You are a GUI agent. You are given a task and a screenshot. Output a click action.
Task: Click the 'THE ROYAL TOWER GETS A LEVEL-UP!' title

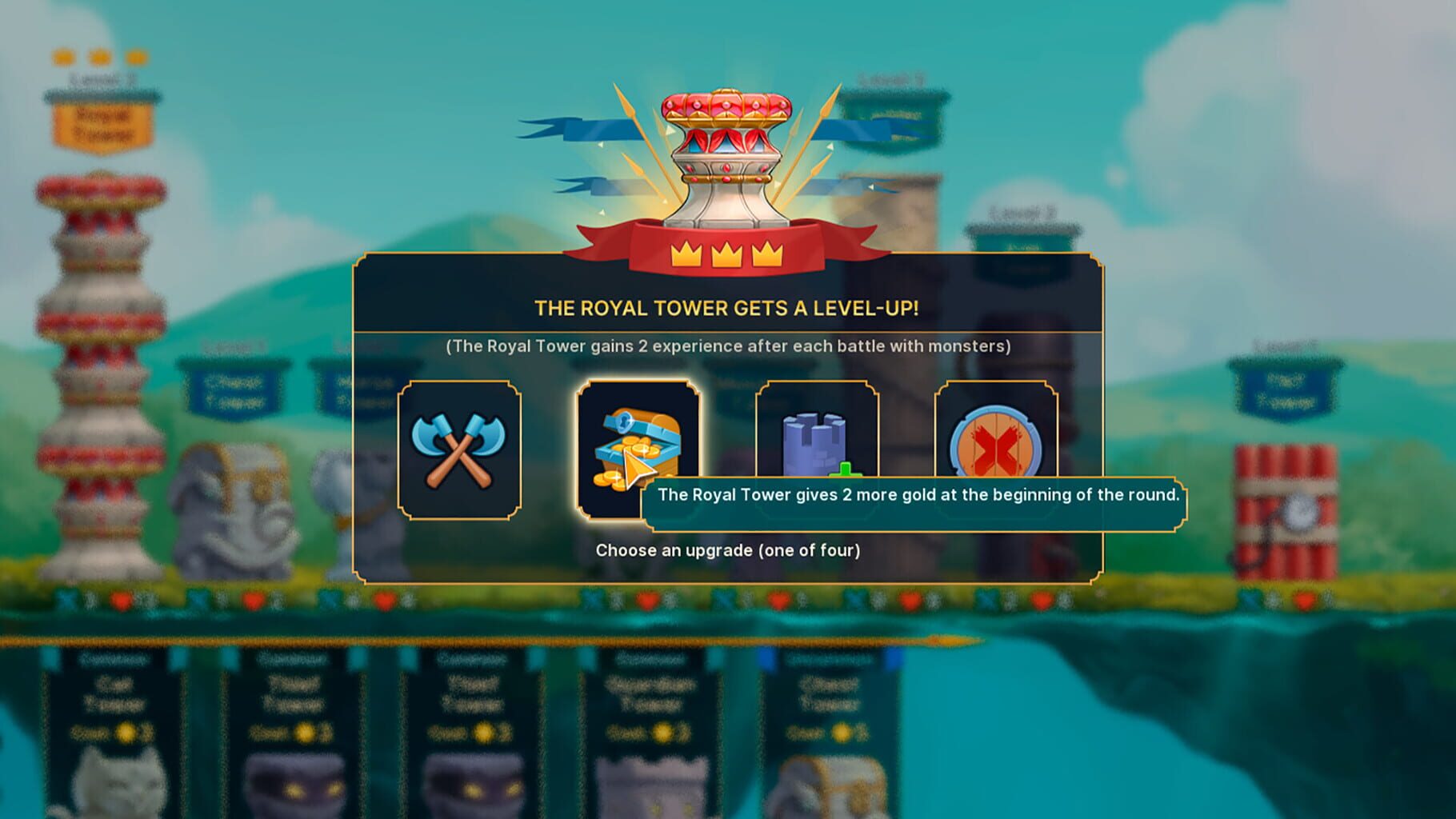(726, 306)
